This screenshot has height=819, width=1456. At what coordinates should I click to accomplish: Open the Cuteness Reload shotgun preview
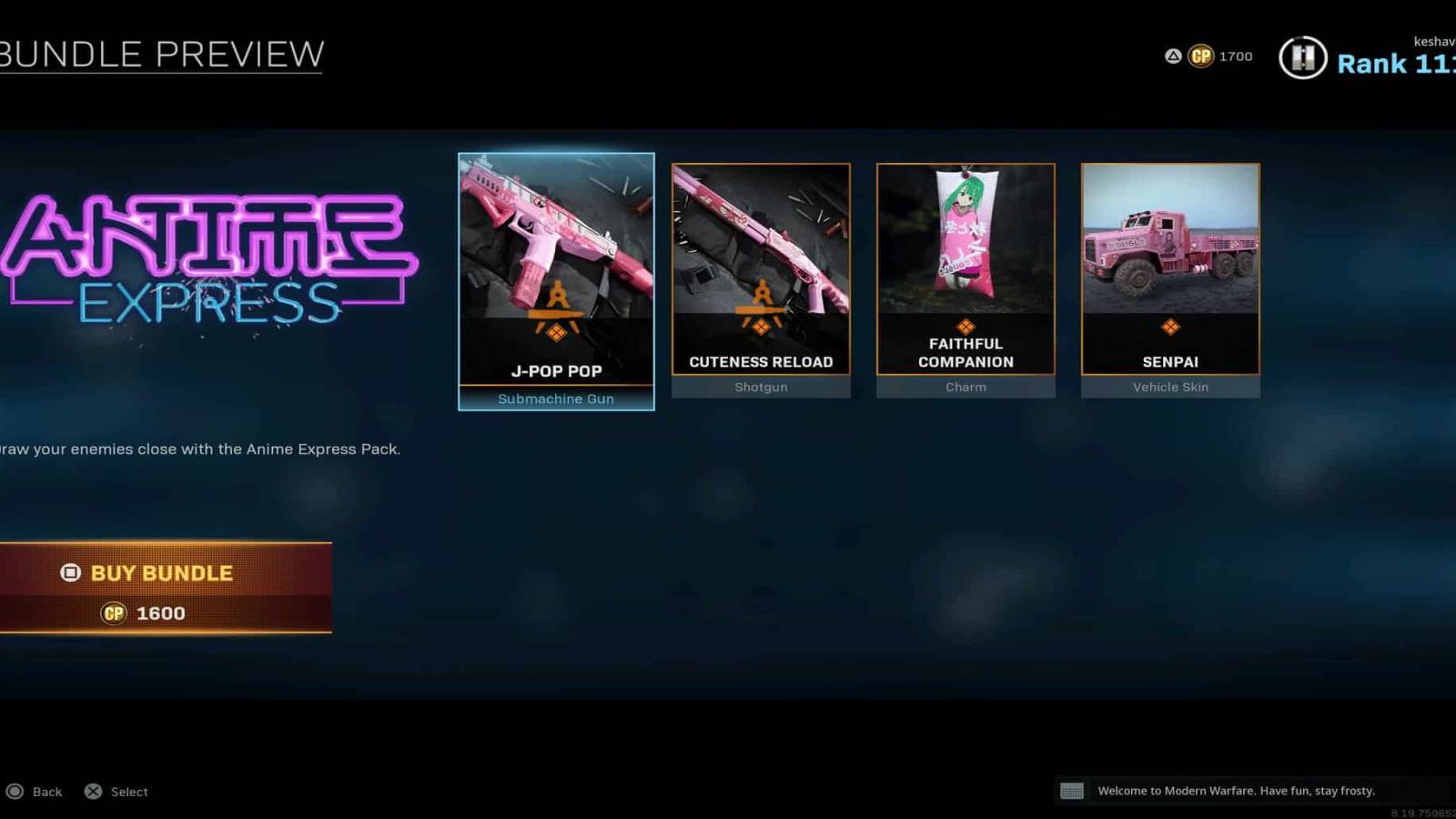tap(761, 264)
